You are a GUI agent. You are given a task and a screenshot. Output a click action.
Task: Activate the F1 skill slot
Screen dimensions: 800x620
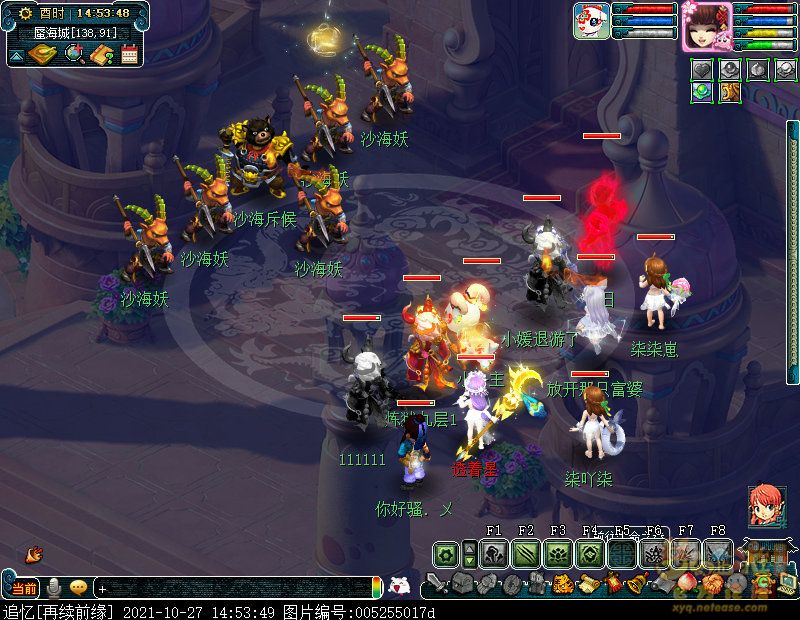click(494, 554)
